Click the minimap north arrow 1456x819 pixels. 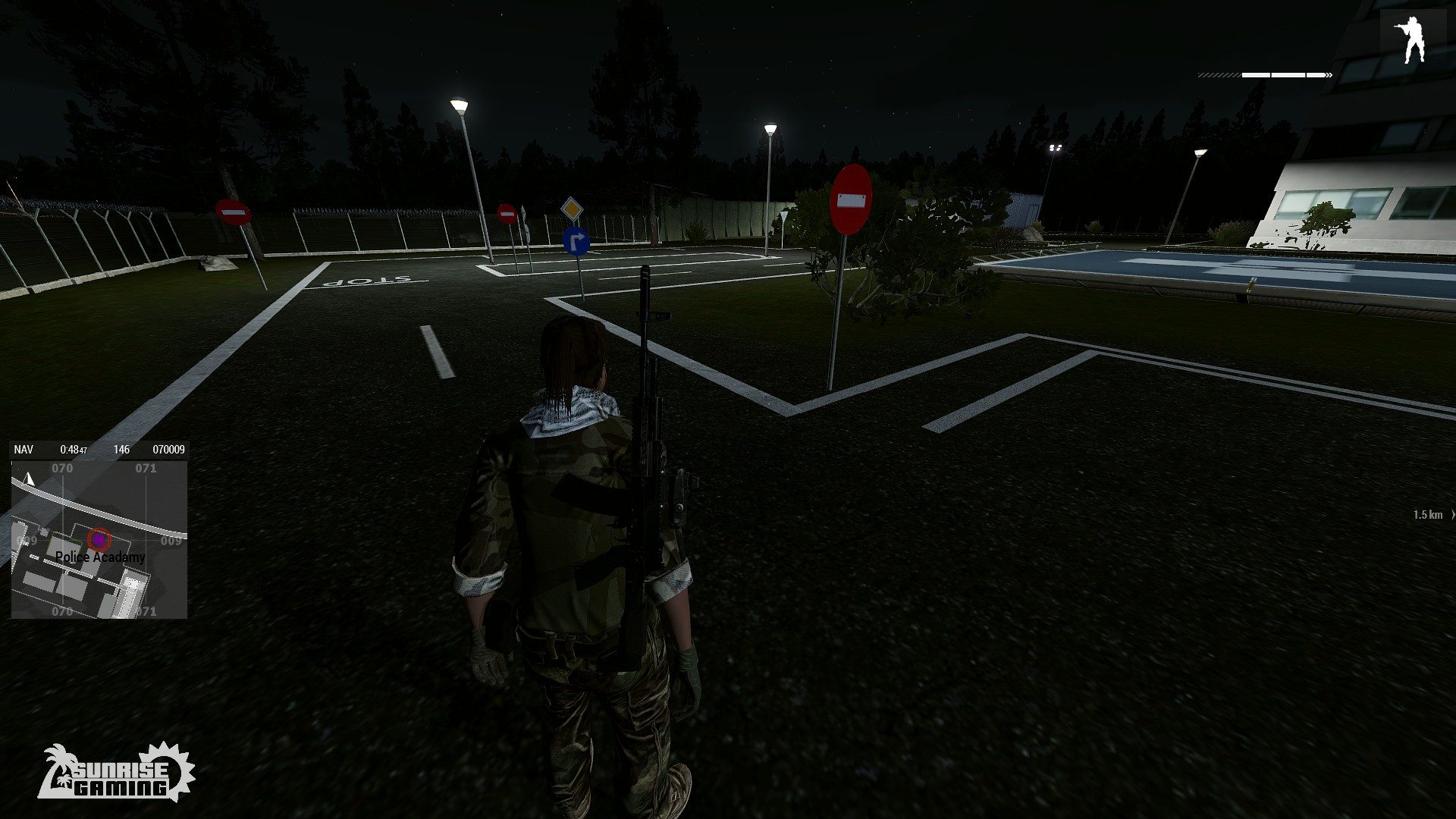30,479
